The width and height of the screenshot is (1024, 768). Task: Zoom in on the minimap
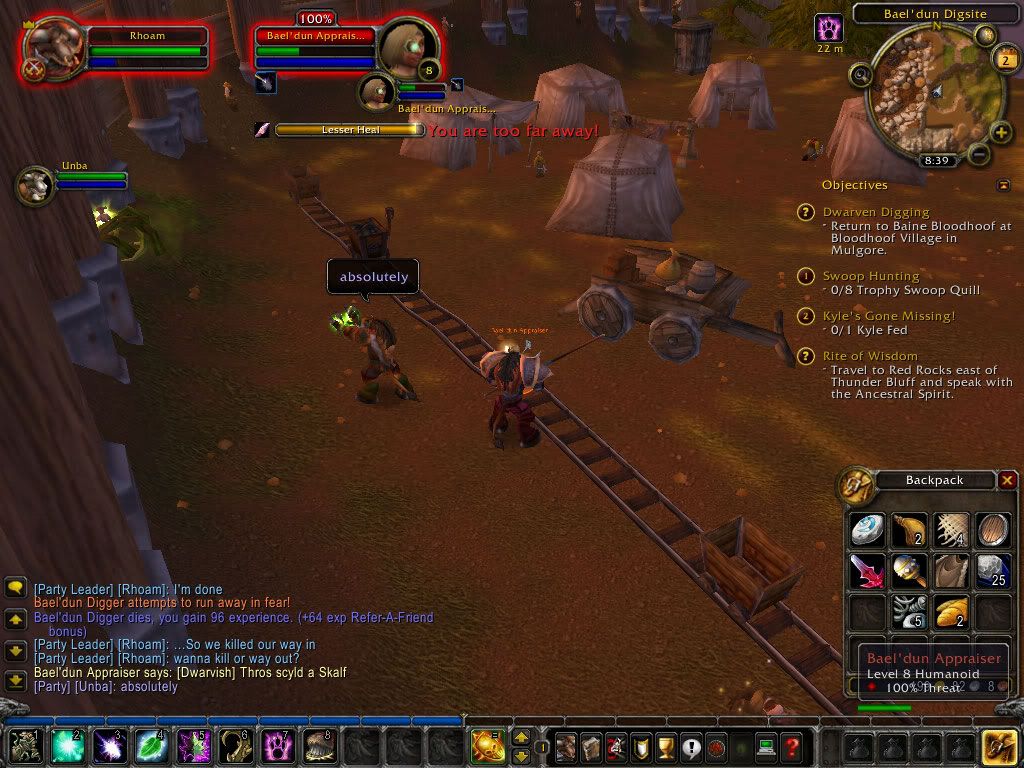(1001, 133)
